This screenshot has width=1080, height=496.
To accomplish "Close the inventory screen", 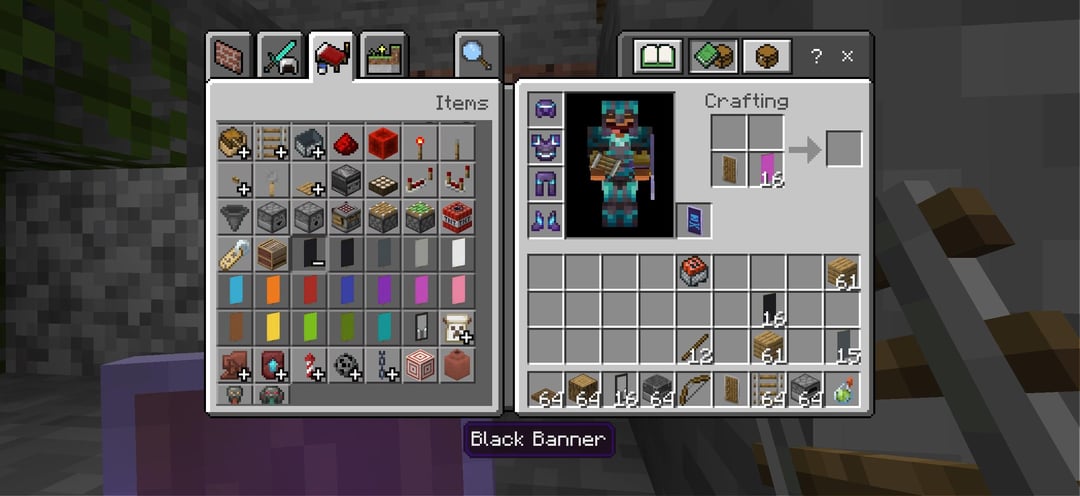I will [847, 56].
